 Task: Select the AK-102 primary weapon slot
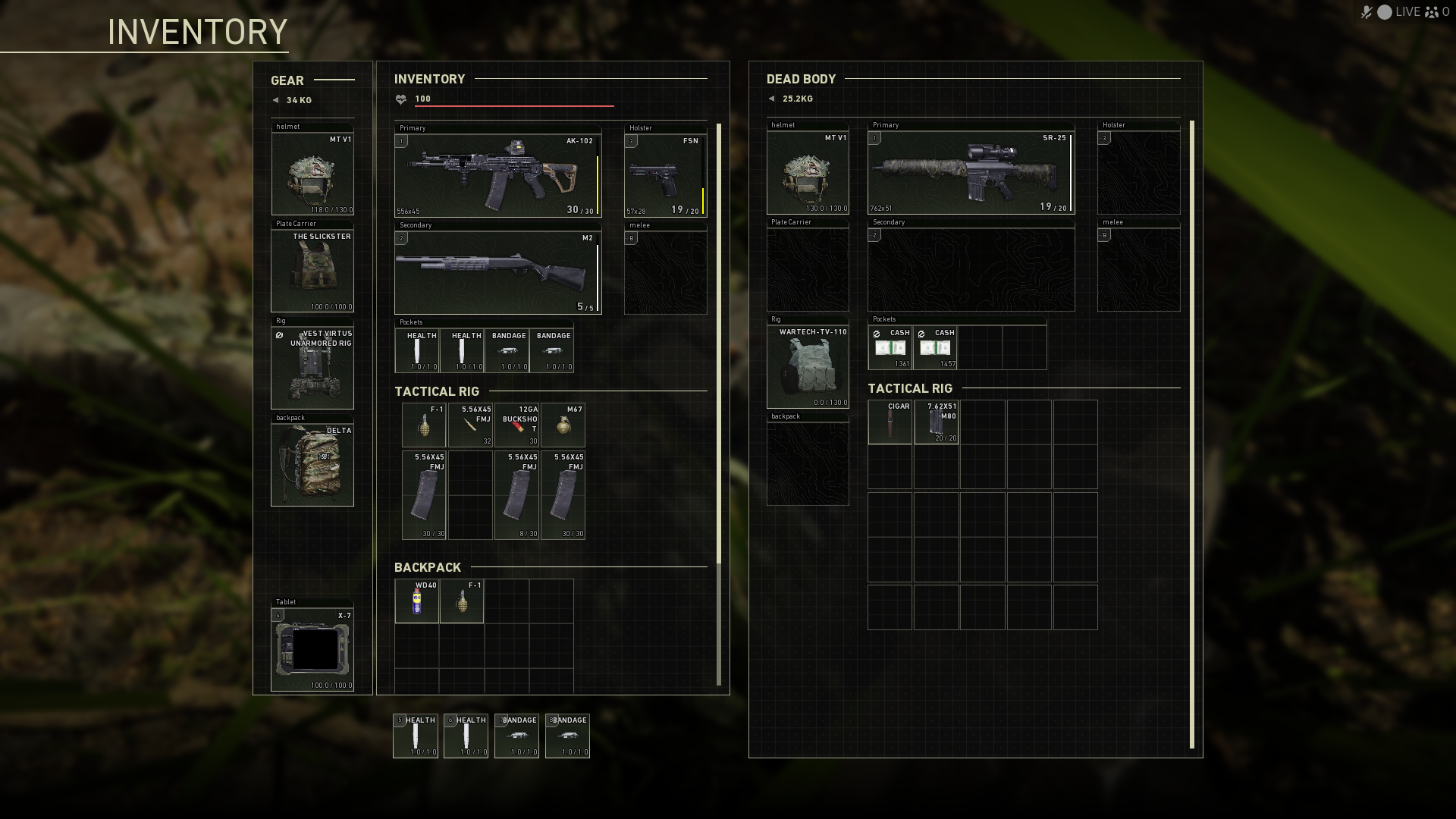pos(497,175)
